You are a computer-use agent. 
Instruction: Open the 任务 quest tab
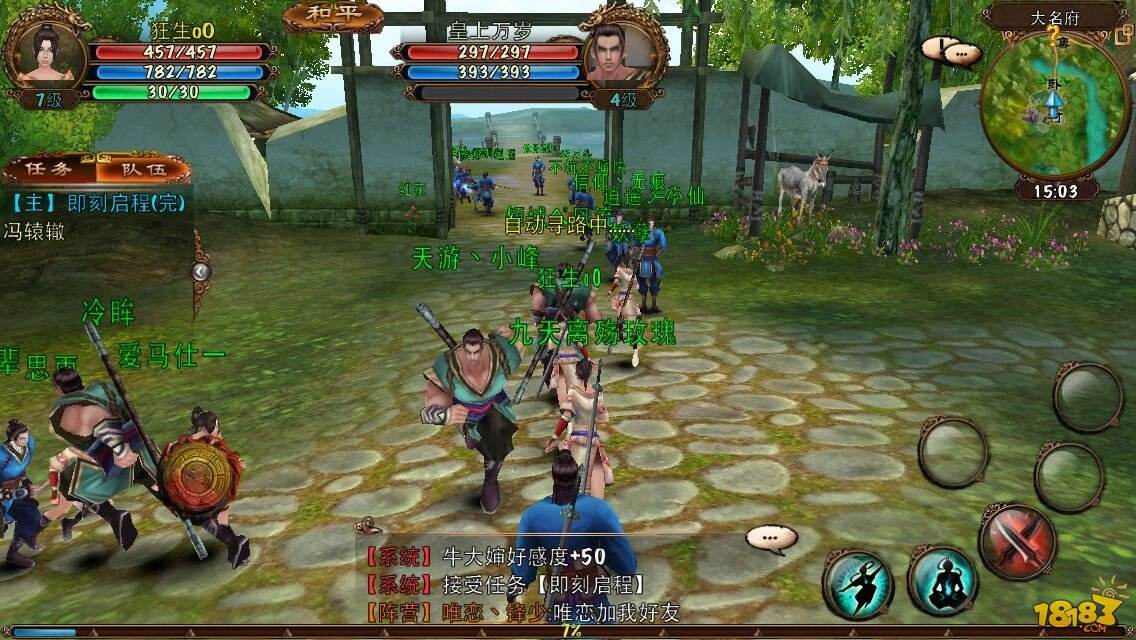point(48,169)
